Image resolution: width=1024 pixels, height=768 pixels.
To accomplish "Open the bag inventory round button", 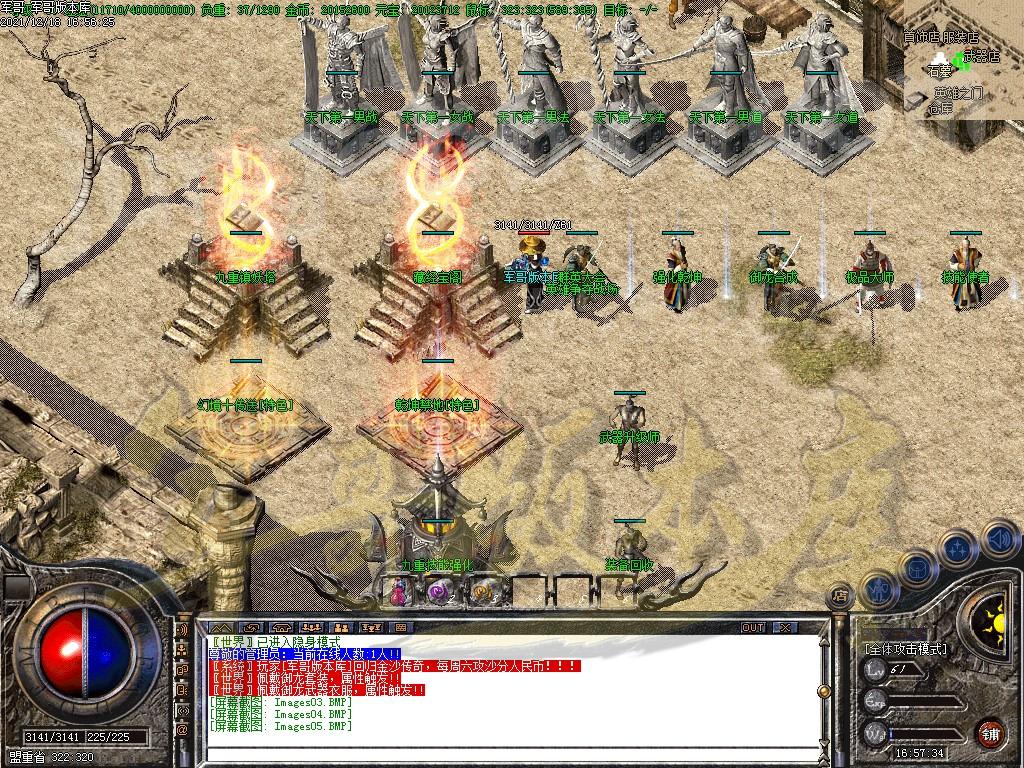I will (x=916, y=568).
